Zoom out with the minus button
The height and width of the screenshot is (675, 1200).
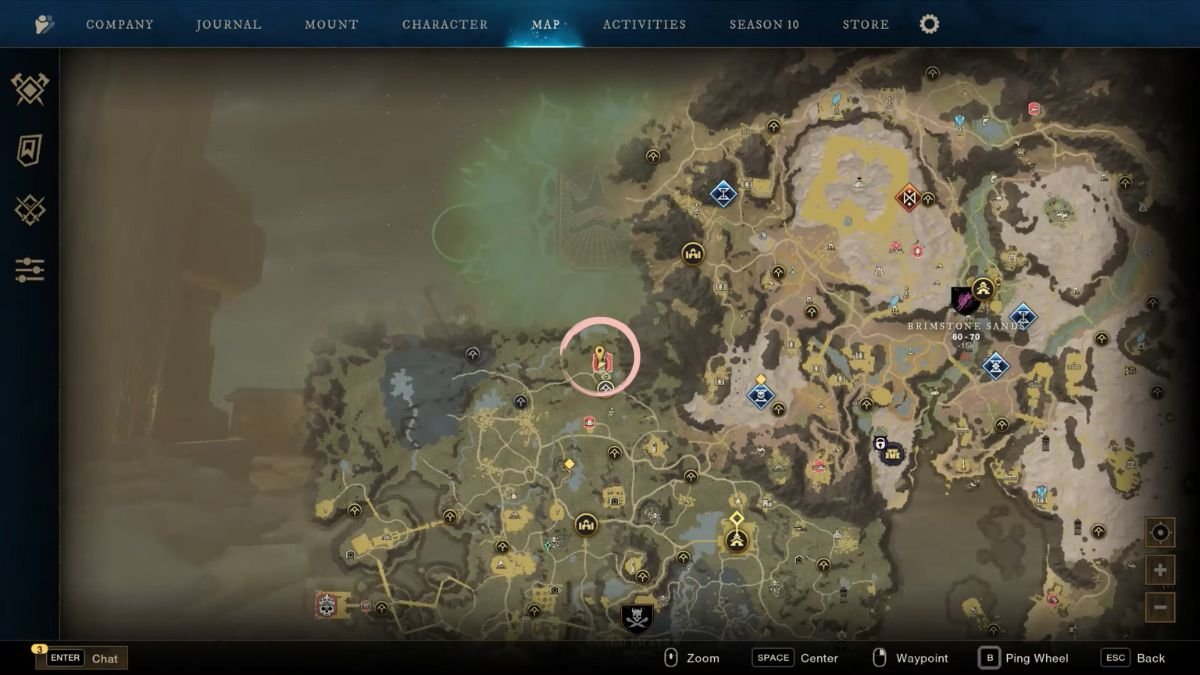point(1160,606)
